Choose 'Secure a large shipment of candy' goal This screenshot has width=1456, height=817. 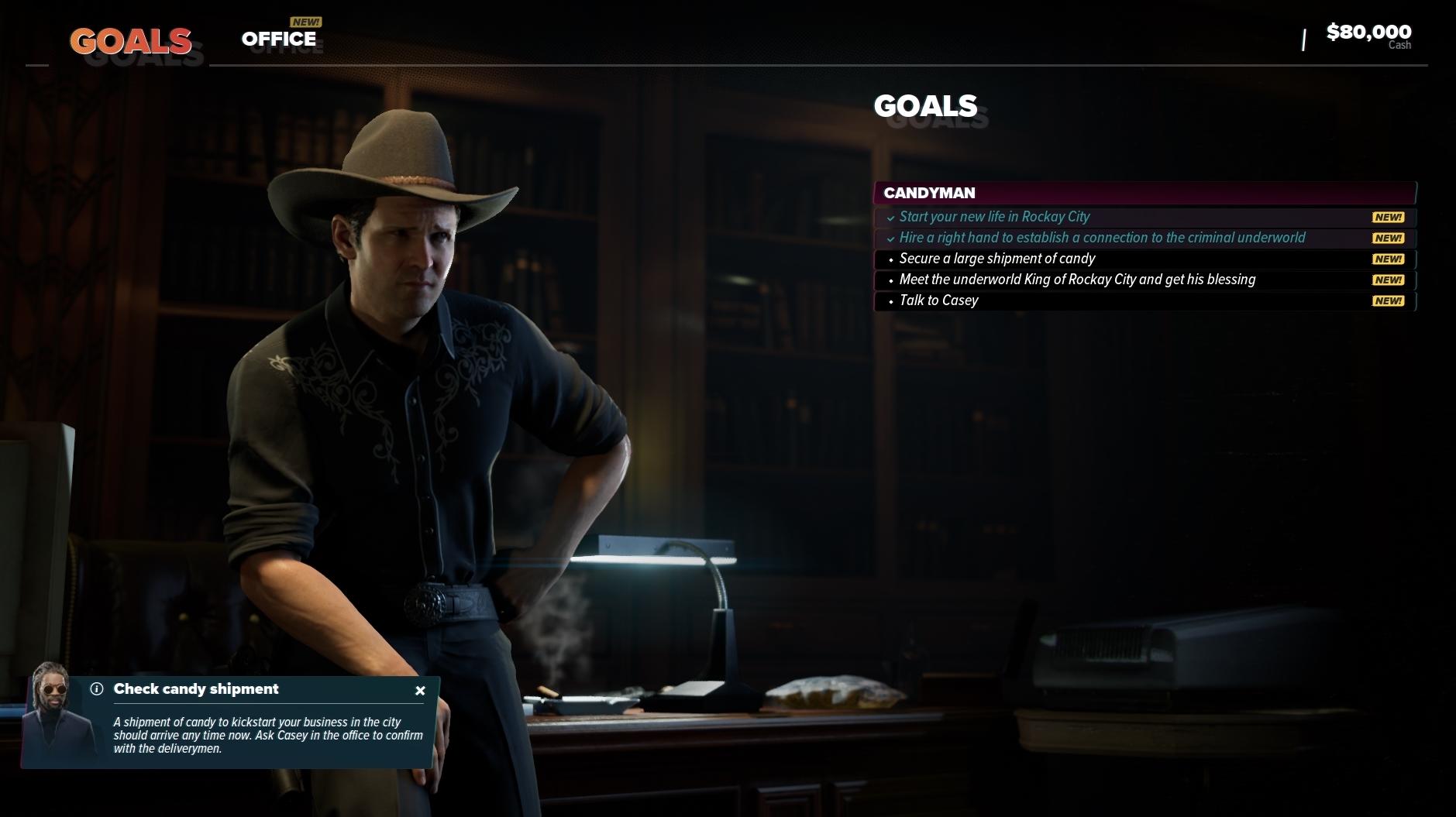(x=996, y=259)
